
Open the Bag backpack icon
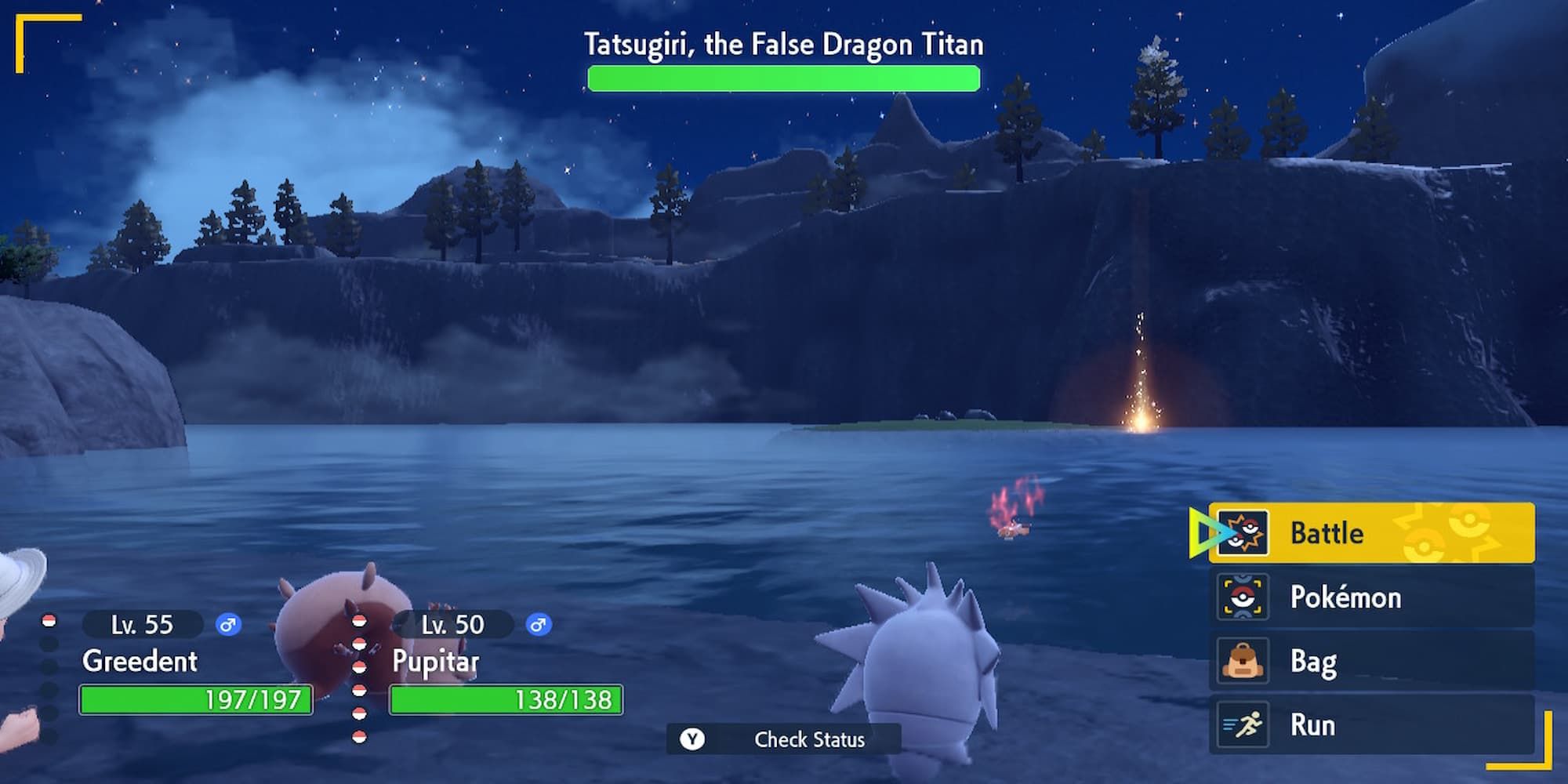coord(1243,660)
